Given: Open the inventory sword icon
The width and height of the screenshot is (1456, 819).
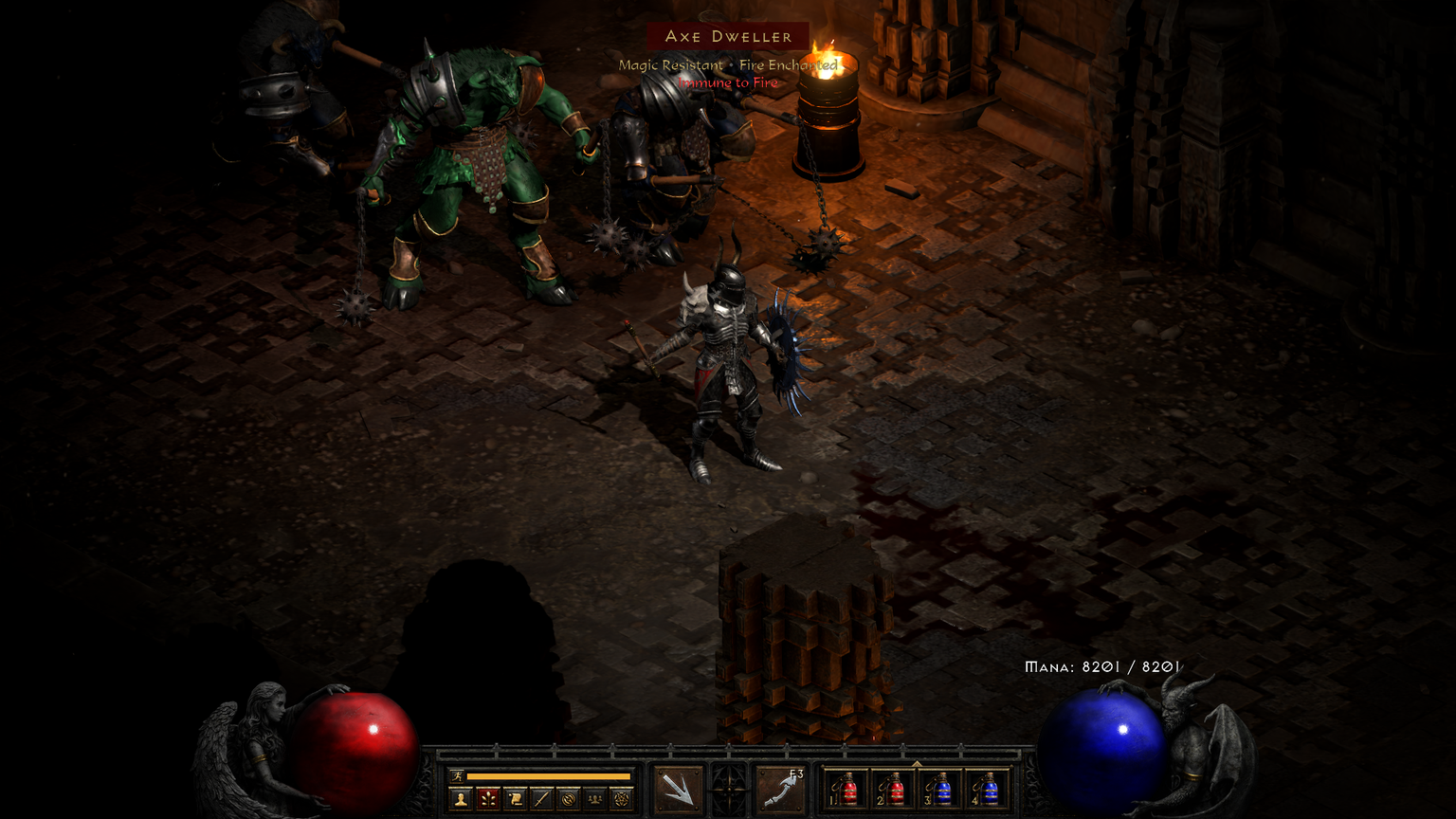Looking at the screenshot, I should pos(541,799).
